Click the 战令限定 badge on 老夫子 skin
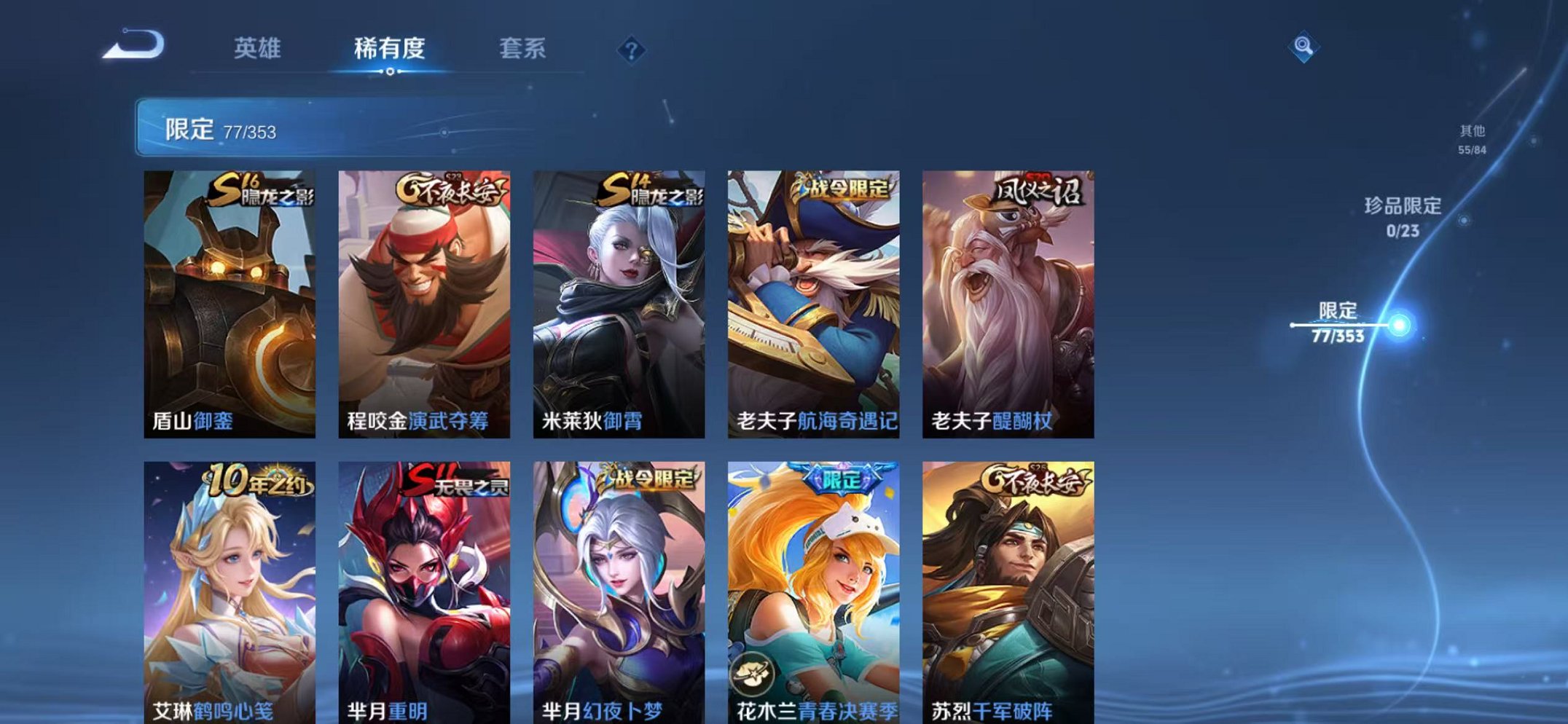Viewport: 1568px width, 724px height. point(843,186)
